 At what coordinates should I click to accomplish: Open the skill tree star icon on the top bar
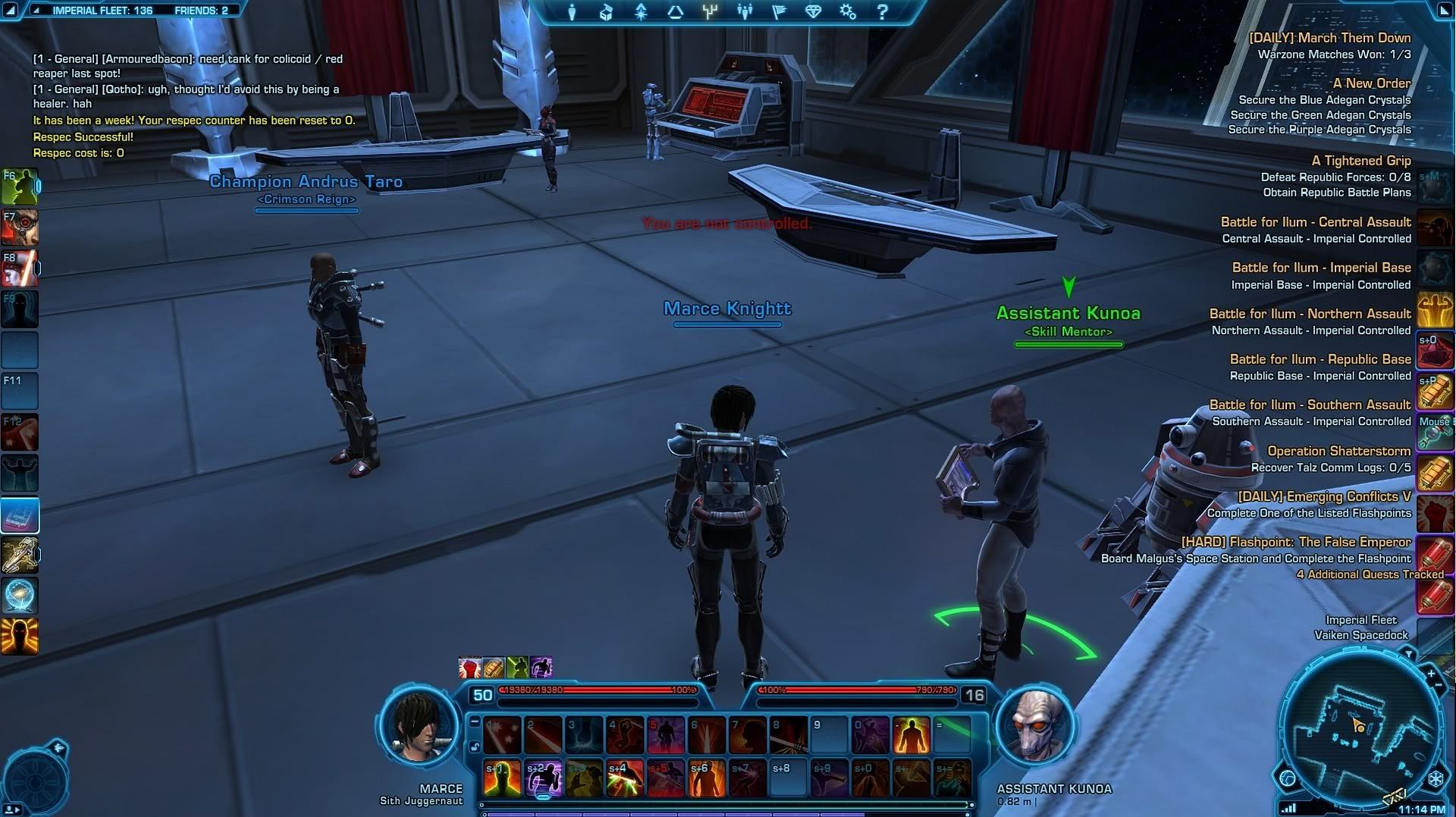(640, 12)
